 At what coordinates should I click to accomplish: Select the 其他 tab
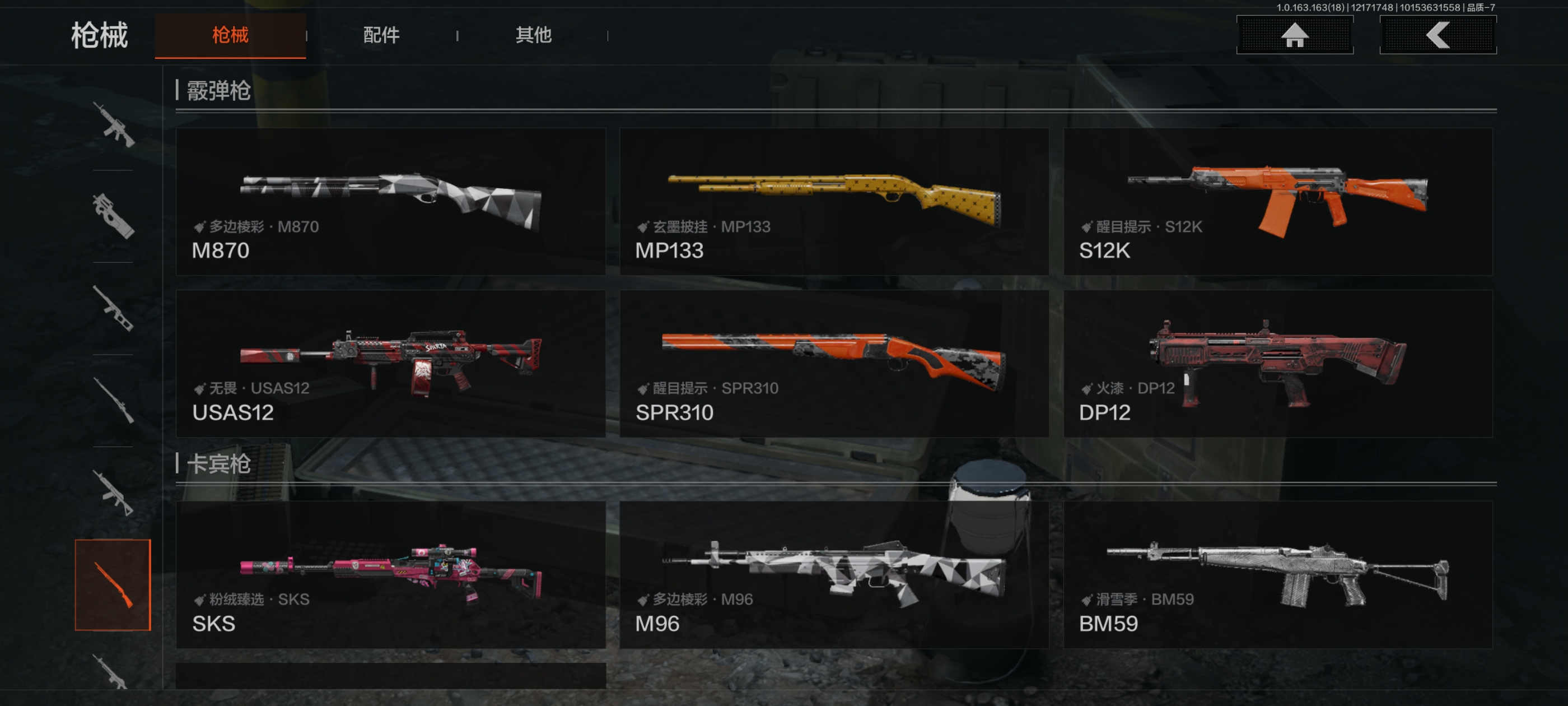point(533,35)
